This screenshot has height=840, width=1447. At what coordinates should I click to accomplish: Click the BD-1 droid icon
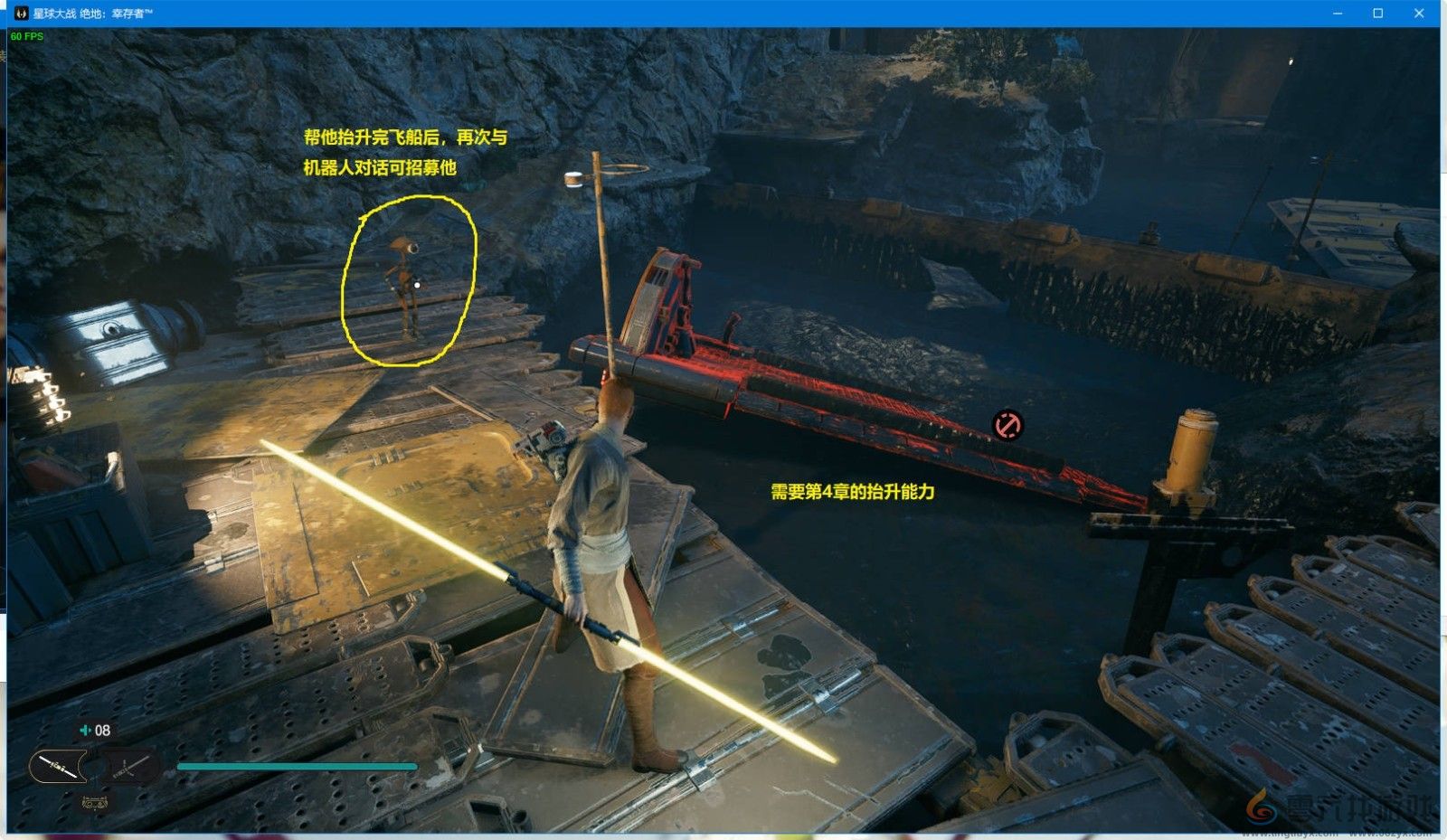[94, 801]
